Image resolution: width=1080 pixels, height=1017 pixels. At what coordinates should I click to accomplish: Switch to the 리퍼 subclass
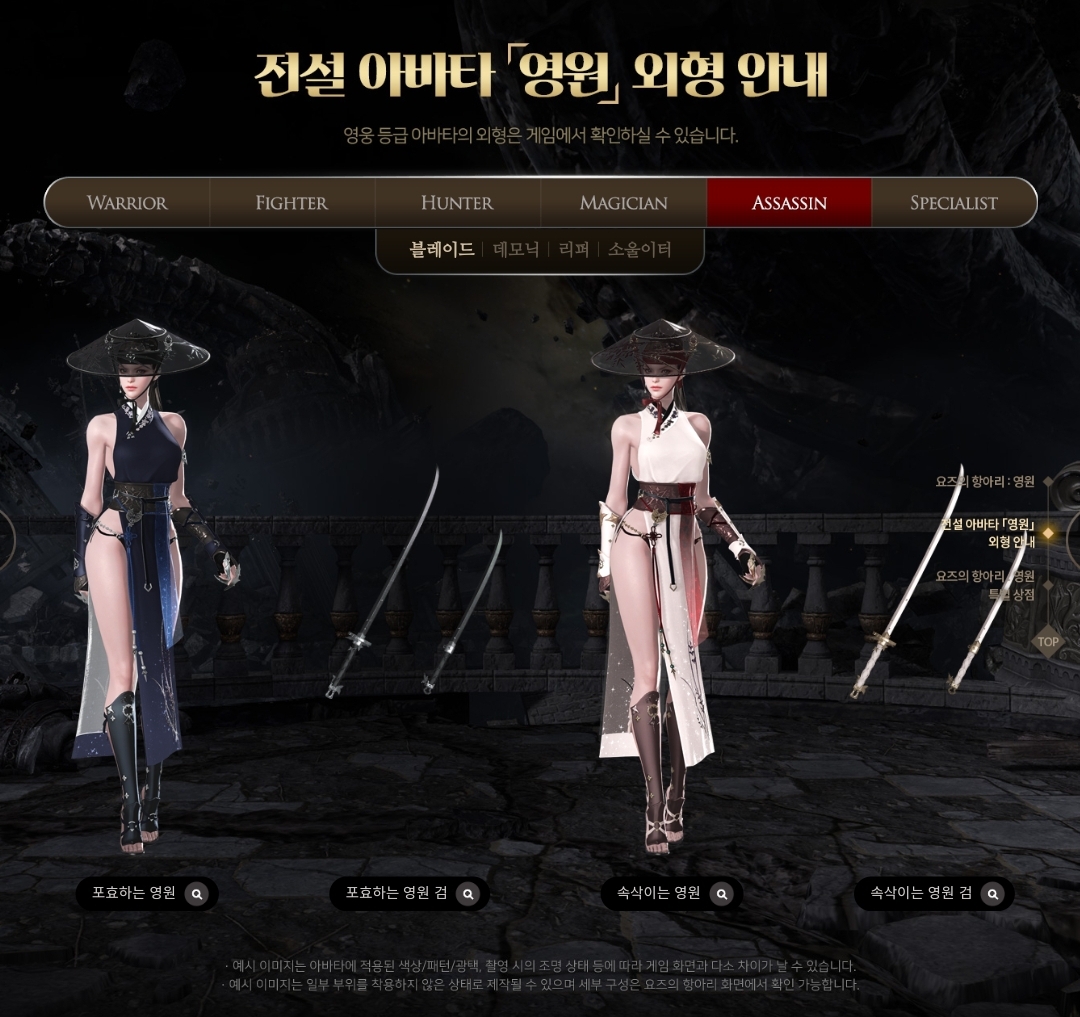tap(574, 250)
